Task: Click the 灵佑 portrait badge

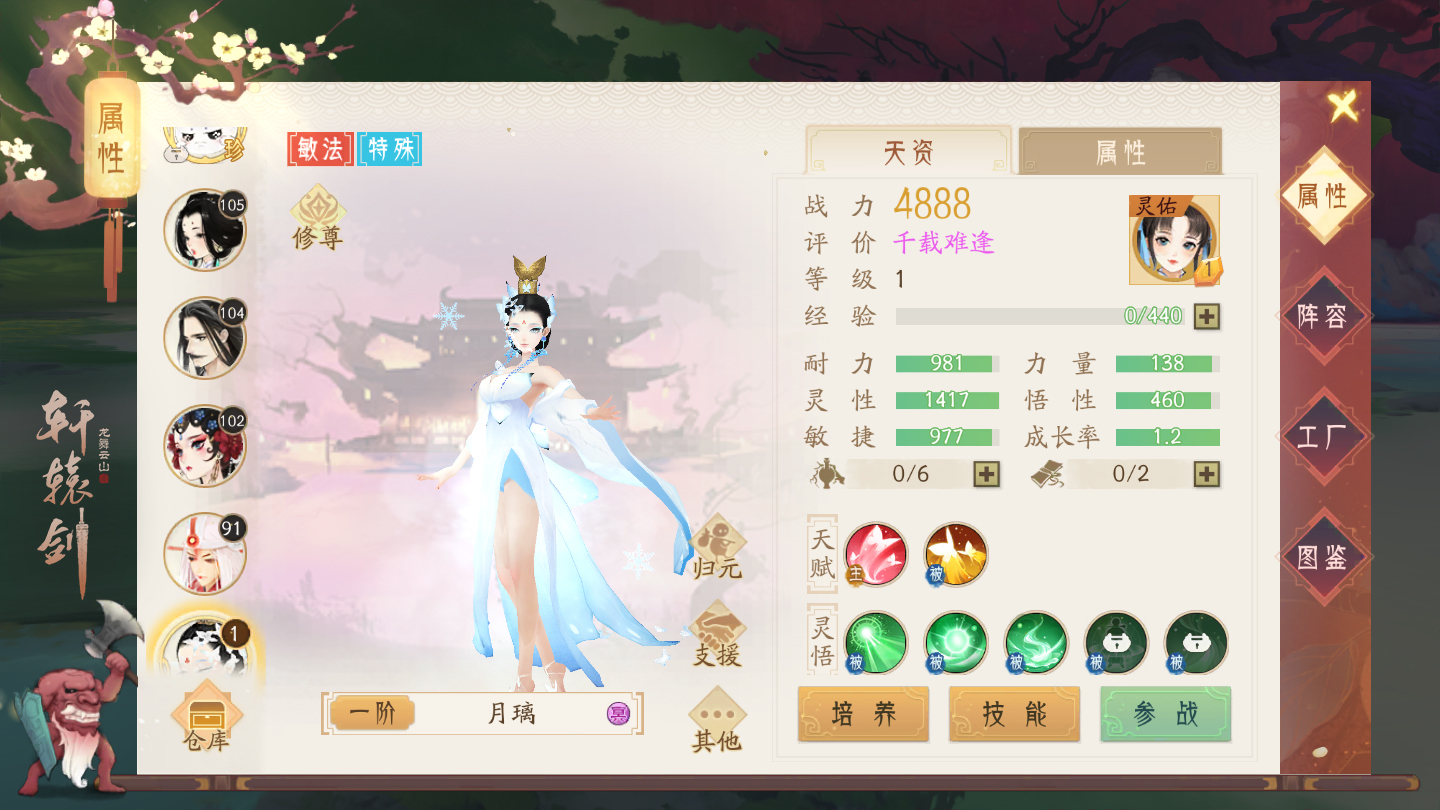Action: [1174, 240]
